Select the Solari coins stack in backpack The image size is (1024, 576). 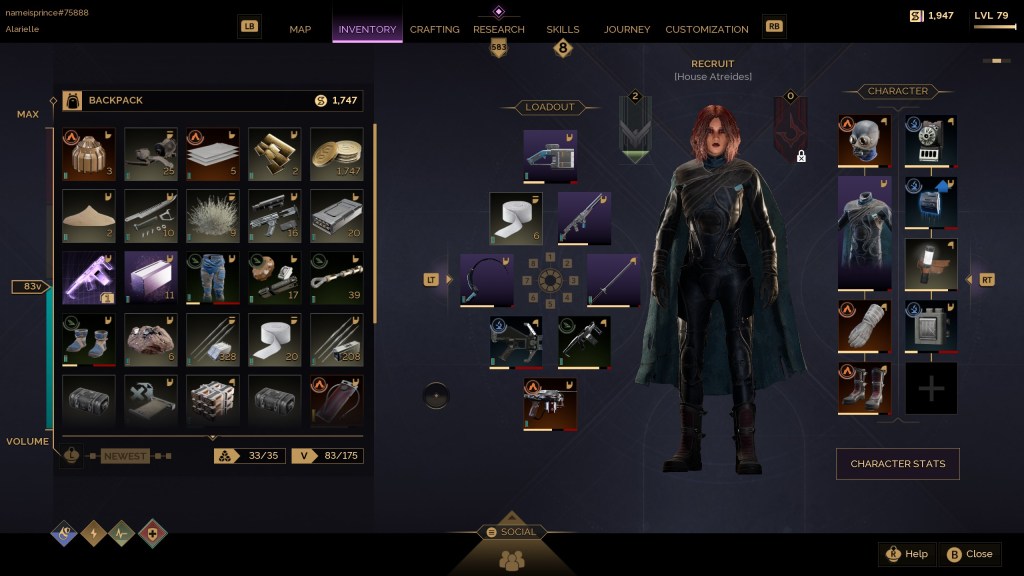coord(337,154)
